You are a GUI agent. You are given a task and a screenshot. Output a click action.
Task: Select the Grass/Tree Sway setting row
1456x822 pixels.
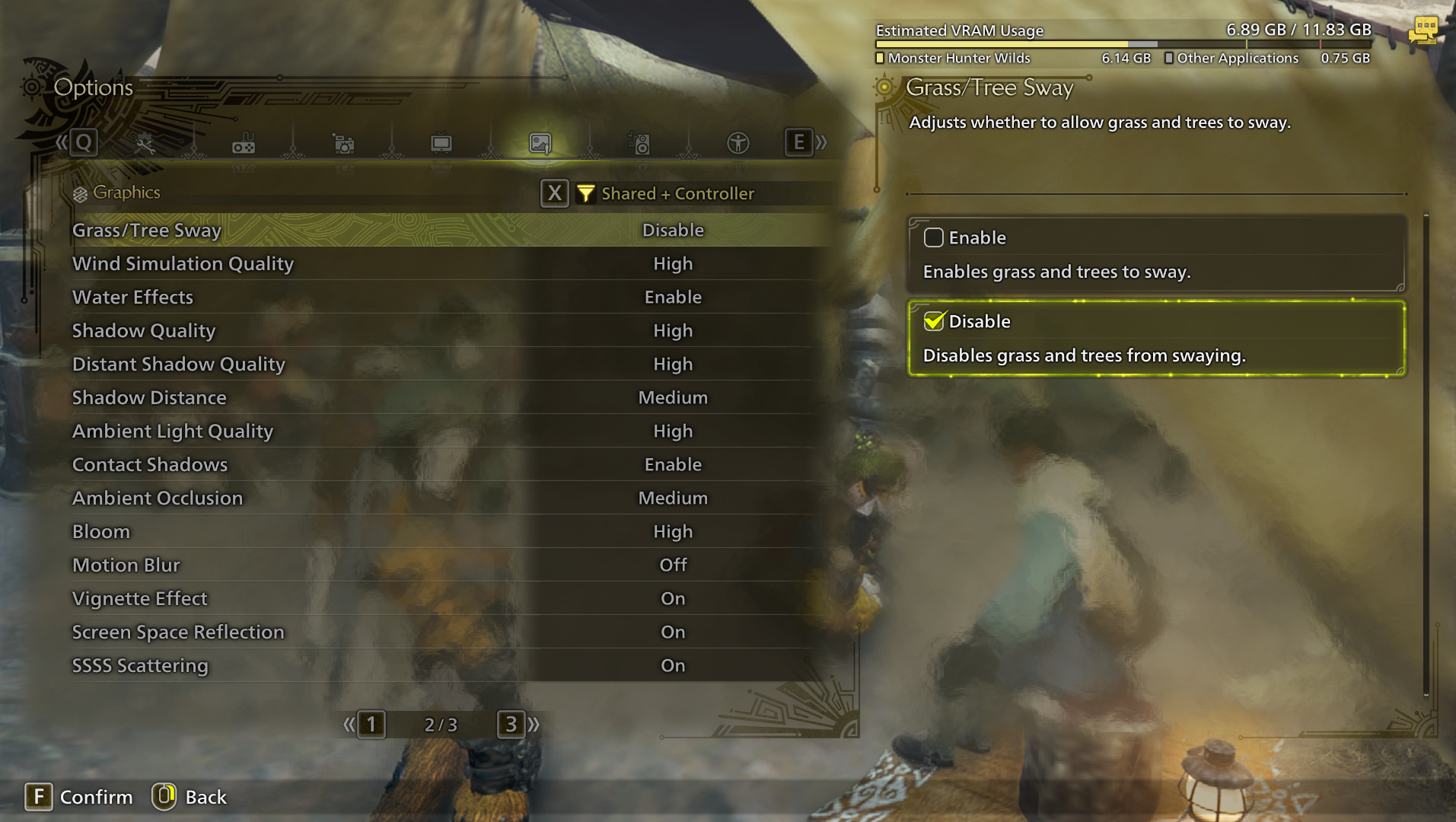(x=449, y=230)
